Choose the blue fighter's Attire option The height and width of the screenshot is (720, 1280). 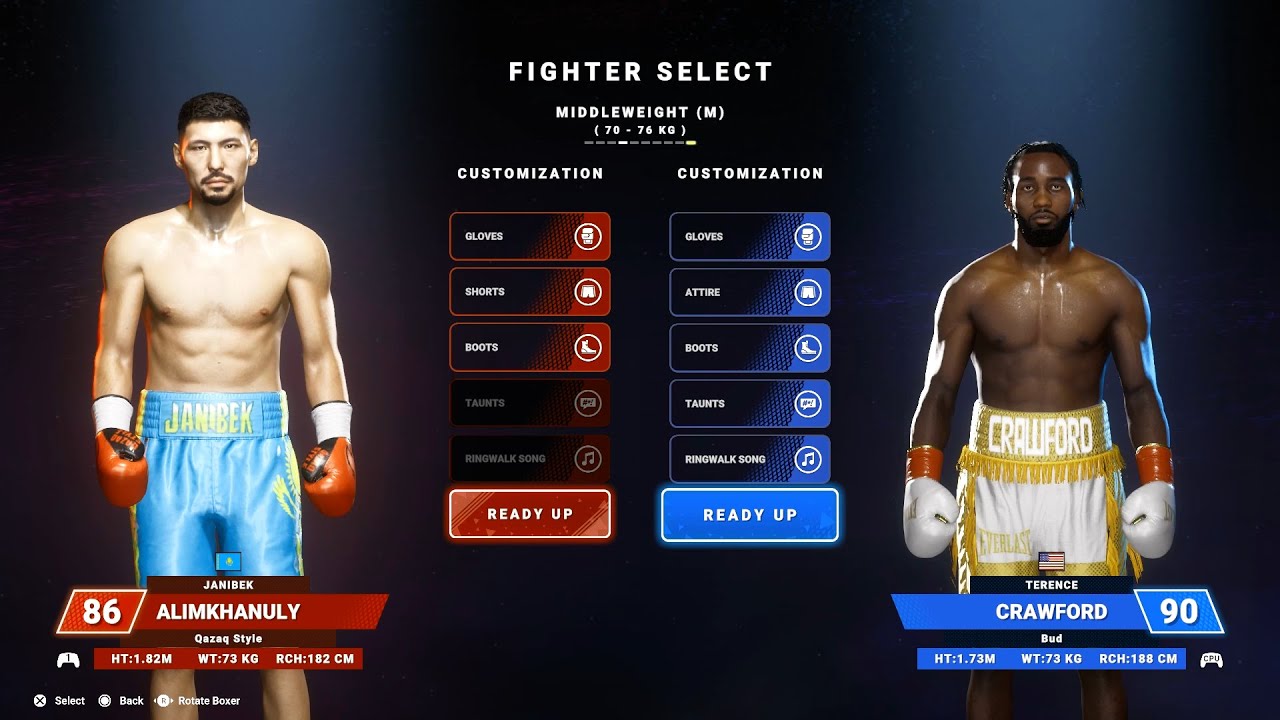[749, 292]
